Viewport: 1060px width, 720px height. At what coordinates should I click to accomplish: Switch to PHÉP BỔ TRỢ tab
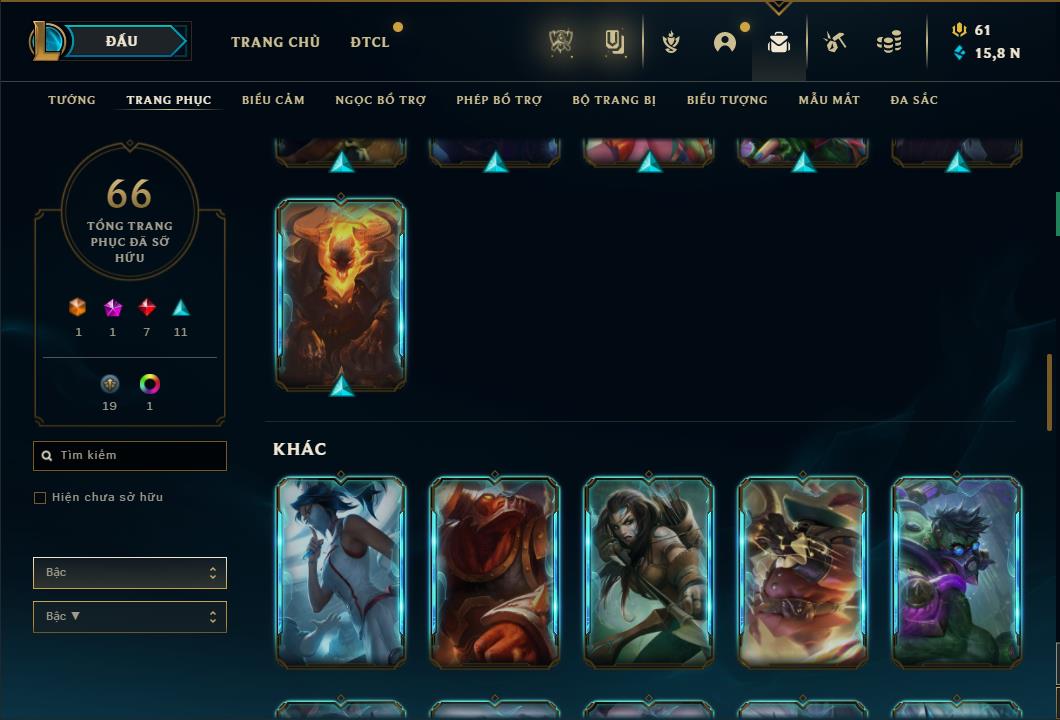pos(499,100)
